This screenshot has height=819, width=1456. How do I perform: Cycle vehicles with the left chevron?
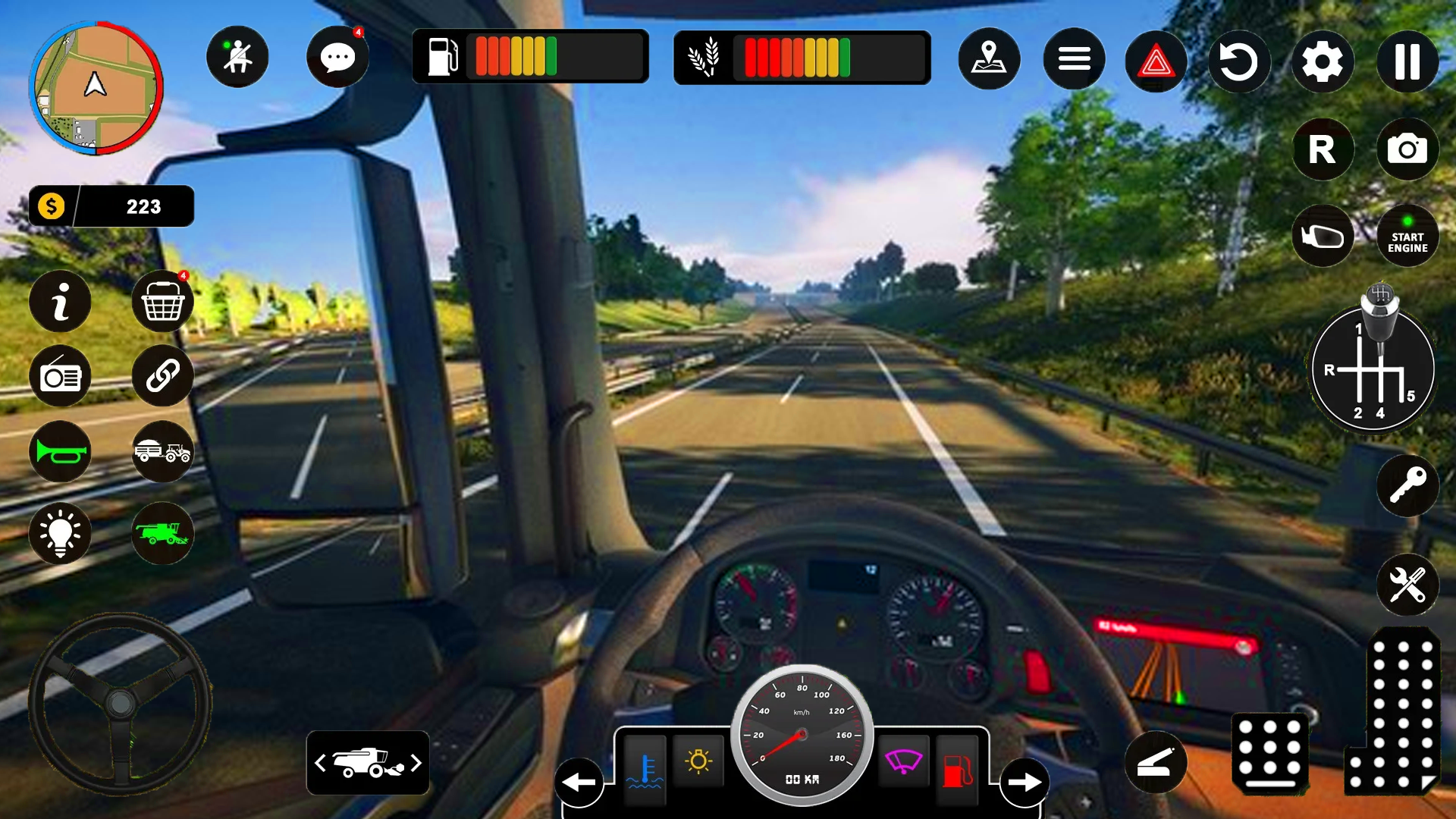tap(318, 764)
